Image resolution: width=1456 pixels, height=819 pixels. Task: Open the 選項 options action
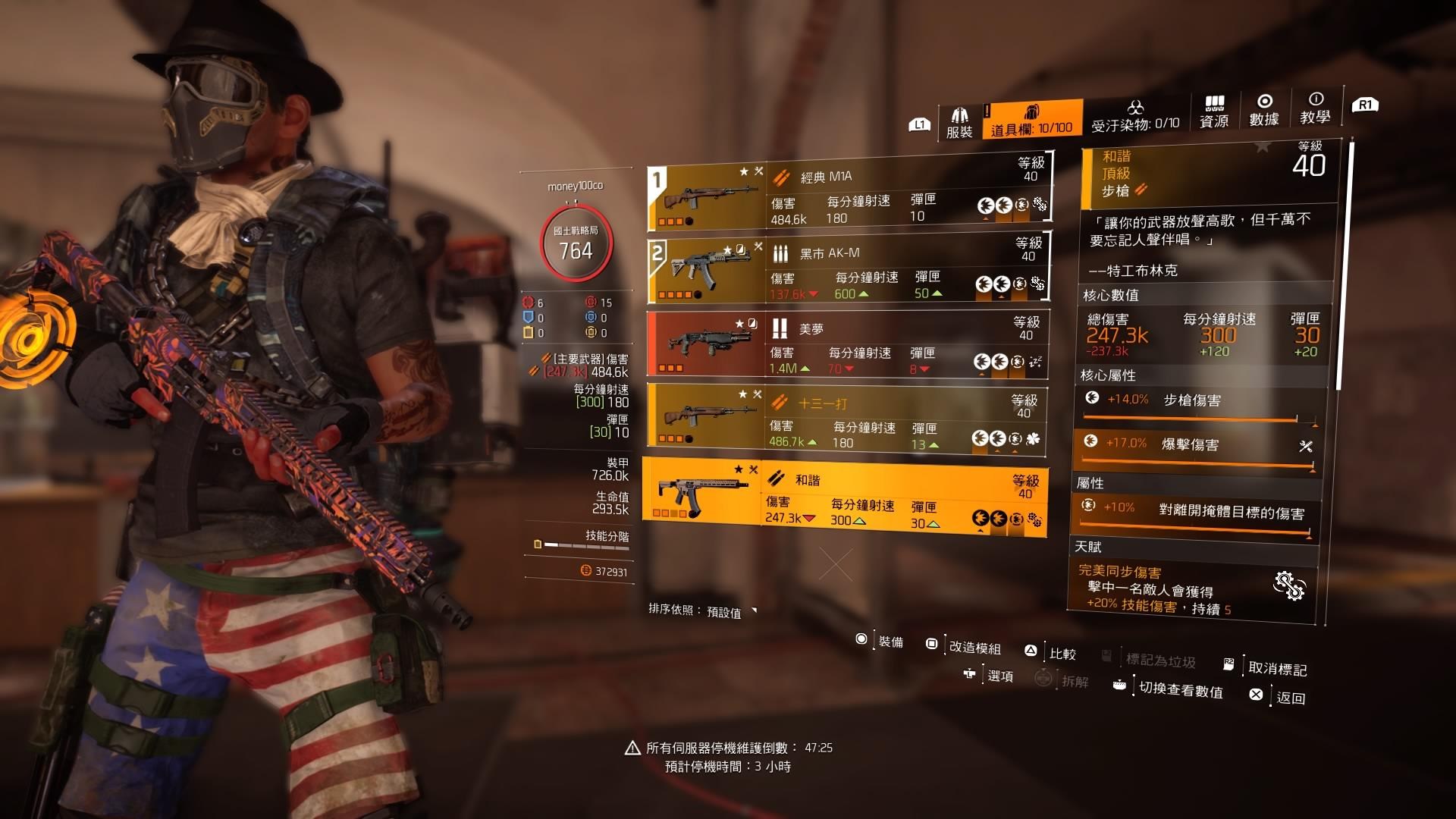point(990,675)
